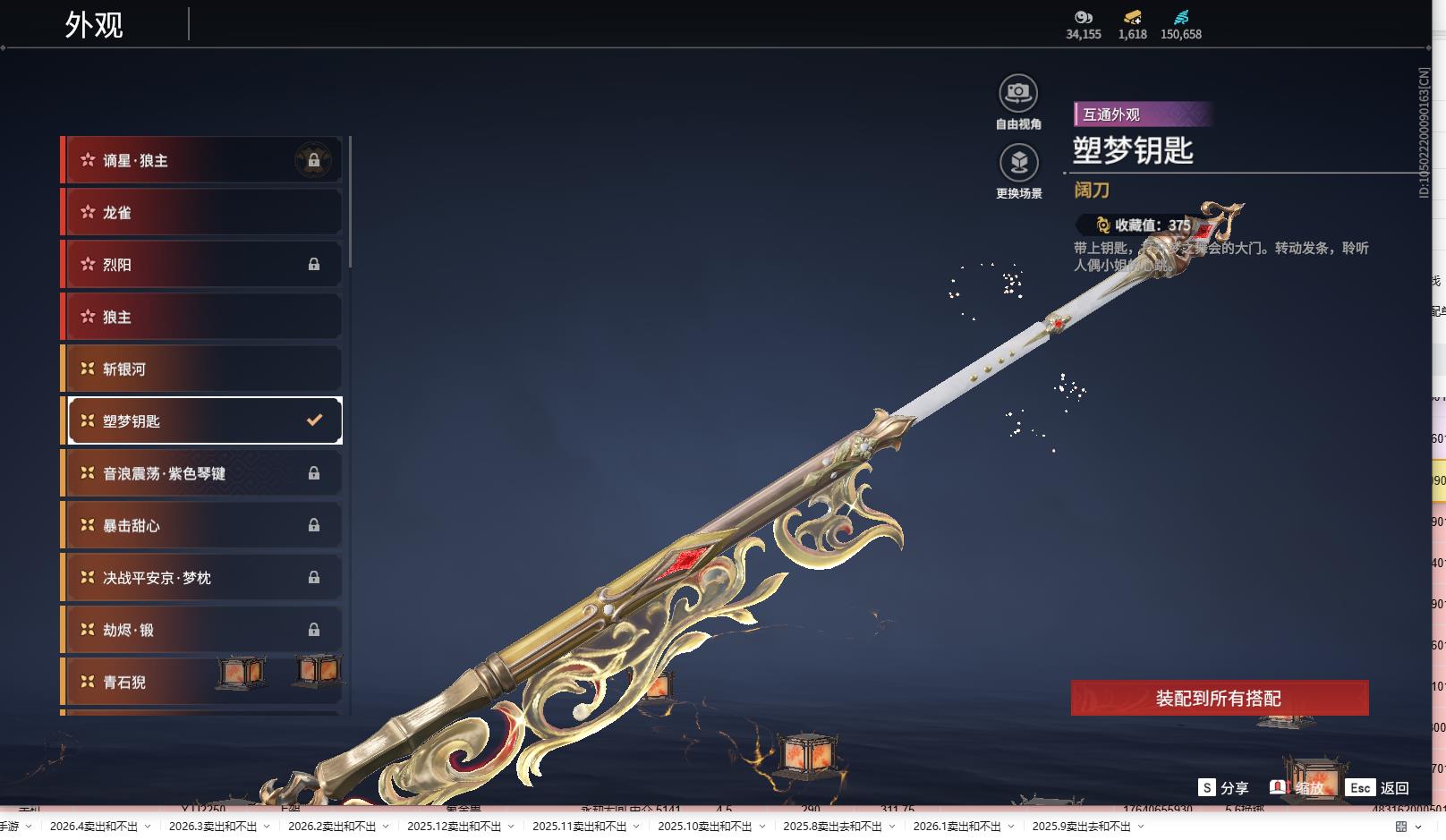This screenshot has width=1446, height=840.
Task: Share the skin with 分享
Action: 1223,788
